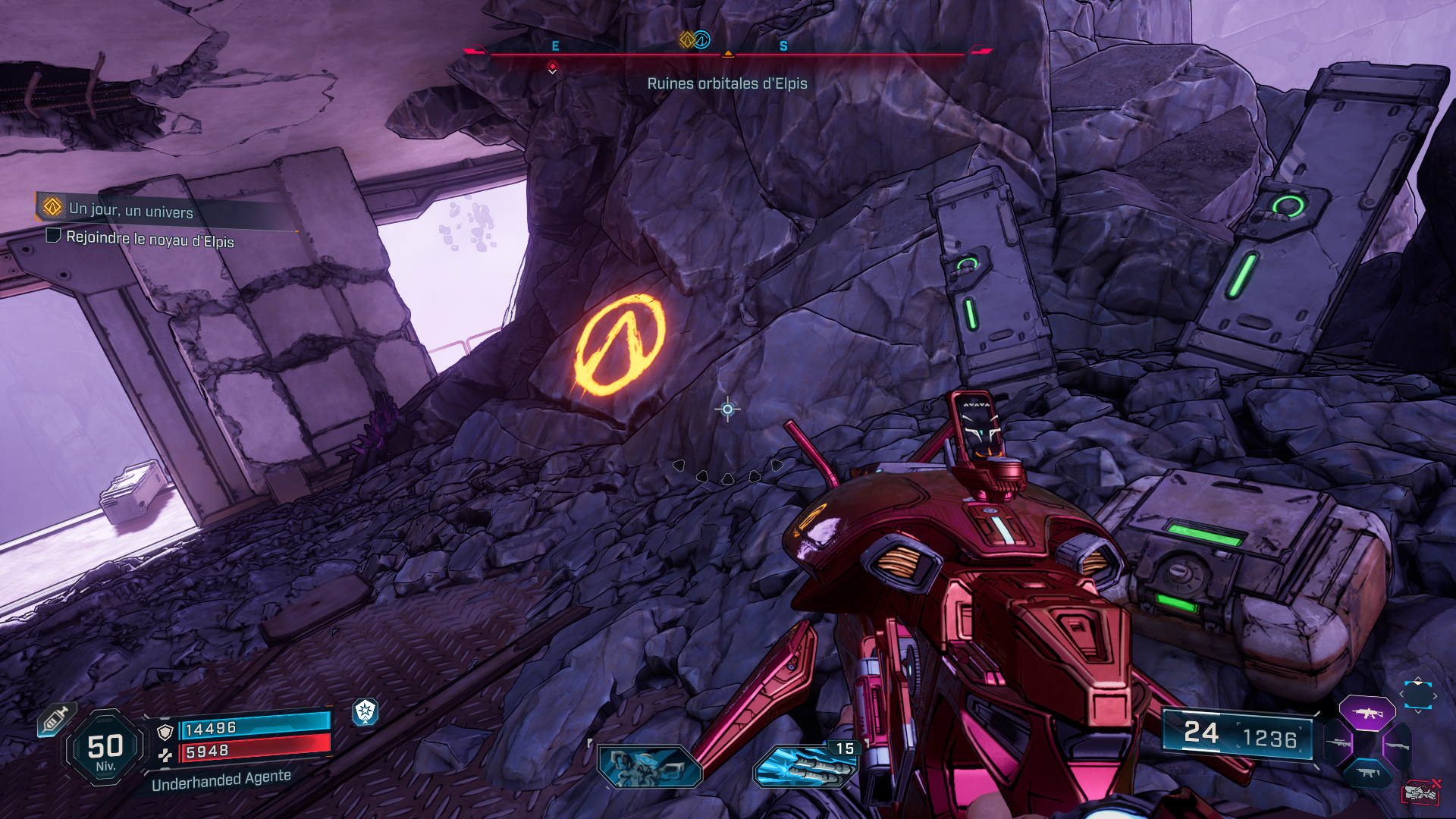Screen dimensions: 1456x819
Task: Tick the "Rejoindre le noyau d'Elpis" objective checkbox
Action: [x=53, y=236]
